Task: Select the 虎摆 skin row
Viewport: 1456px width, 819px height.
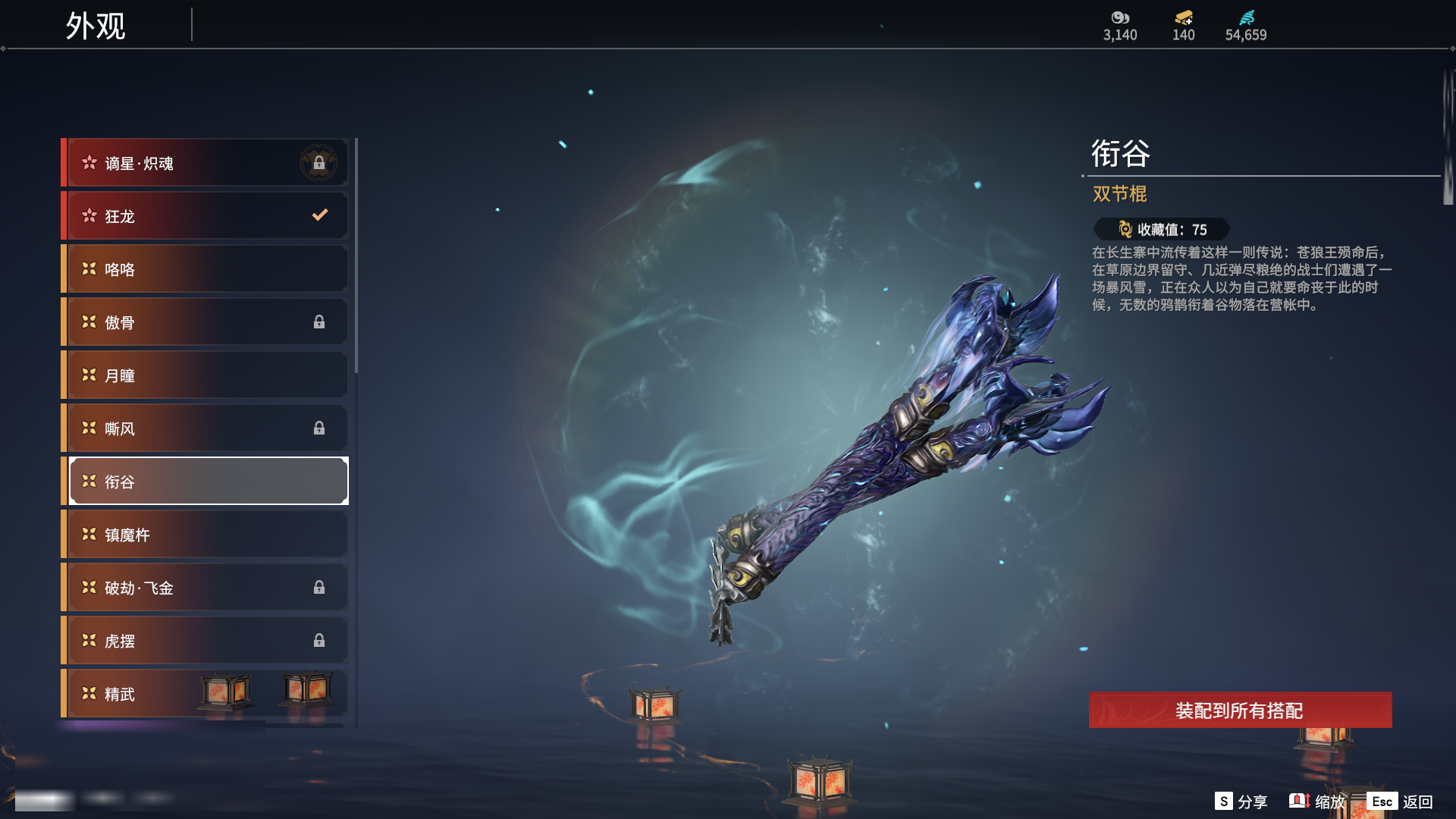Action: 205,641
